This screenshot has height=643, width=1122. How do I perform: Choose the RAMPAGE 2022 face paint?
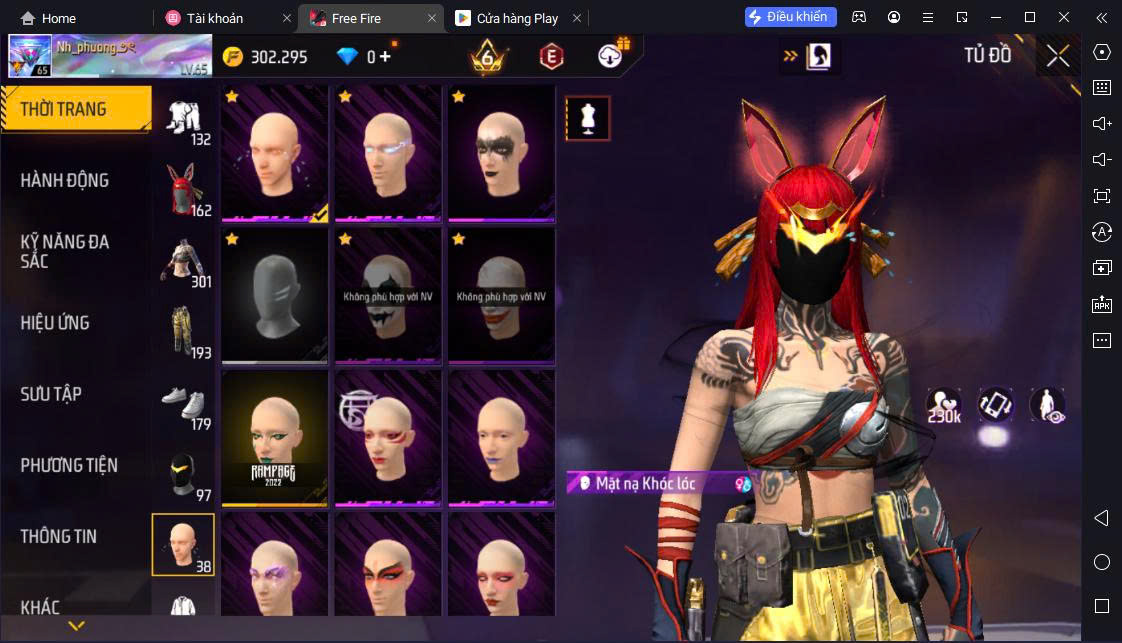click(x=274, y=437)
